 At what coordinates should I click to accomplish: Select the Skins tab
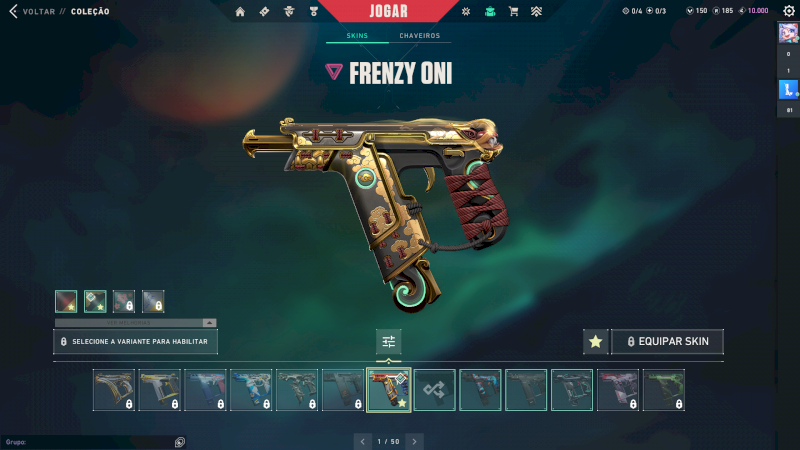pyautogui.click(x=357, y=36)
